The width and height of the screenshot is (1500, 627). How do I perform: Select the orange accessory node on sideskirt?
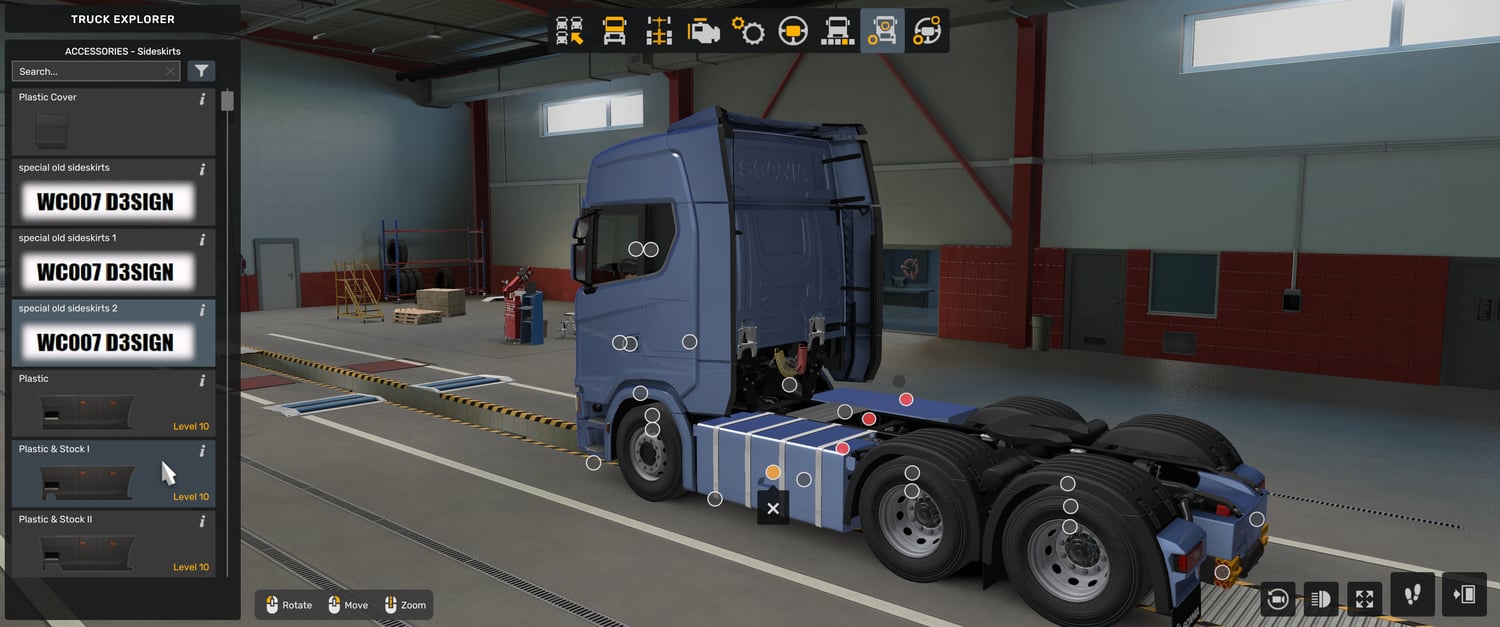point(773,472)
